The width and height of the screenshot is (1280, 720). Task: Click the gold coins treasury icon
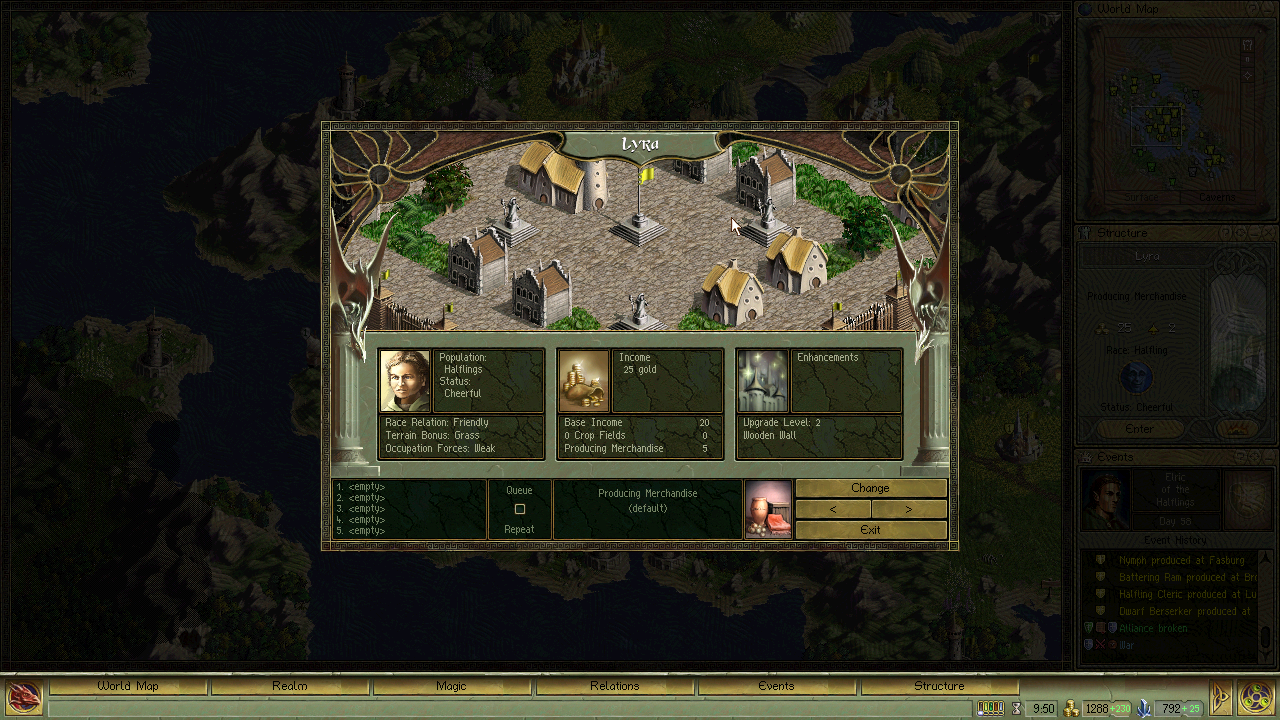[x=1072, y=707]
